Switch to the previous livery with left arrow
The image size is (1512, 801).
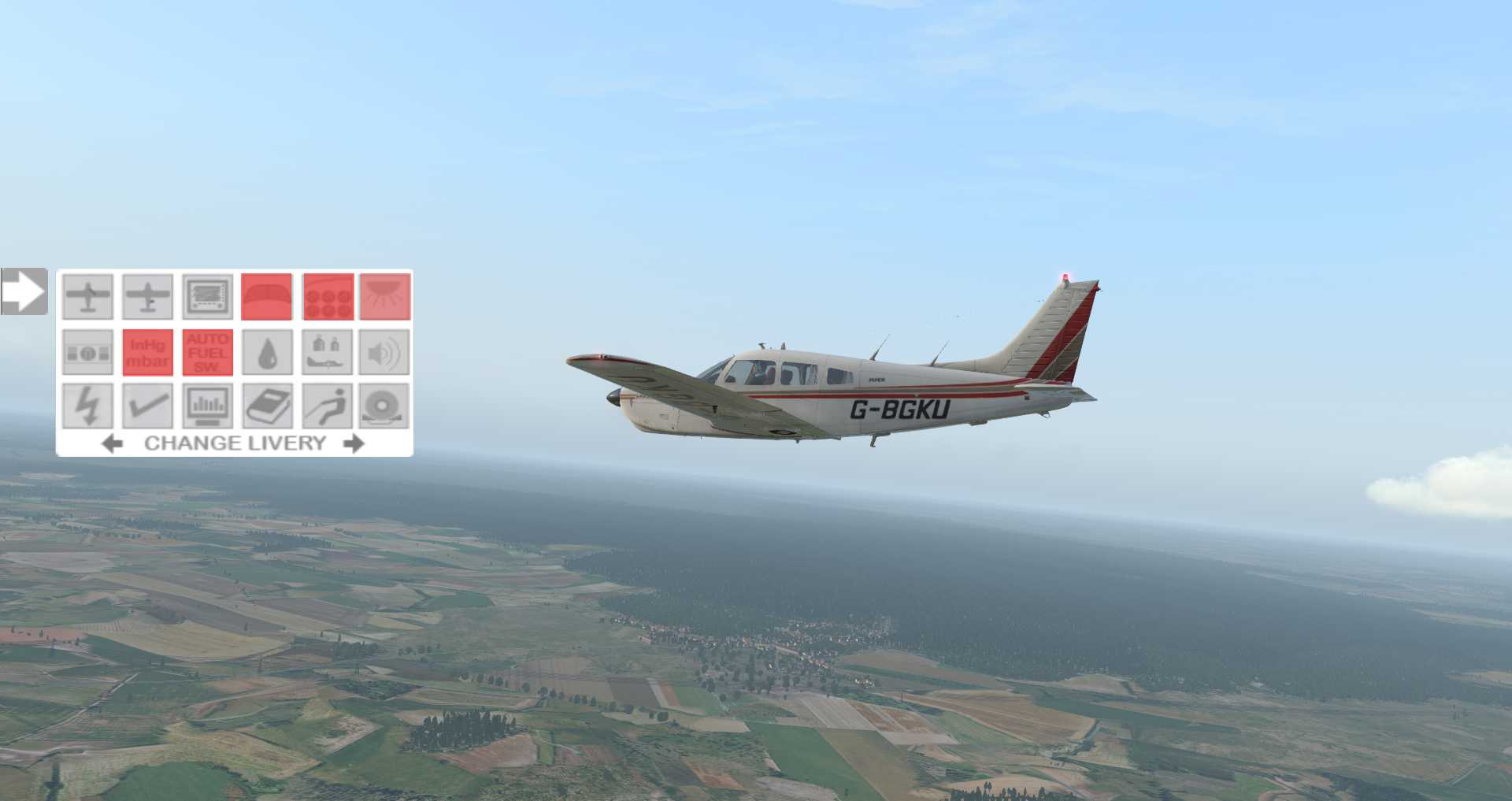(113, 443)
